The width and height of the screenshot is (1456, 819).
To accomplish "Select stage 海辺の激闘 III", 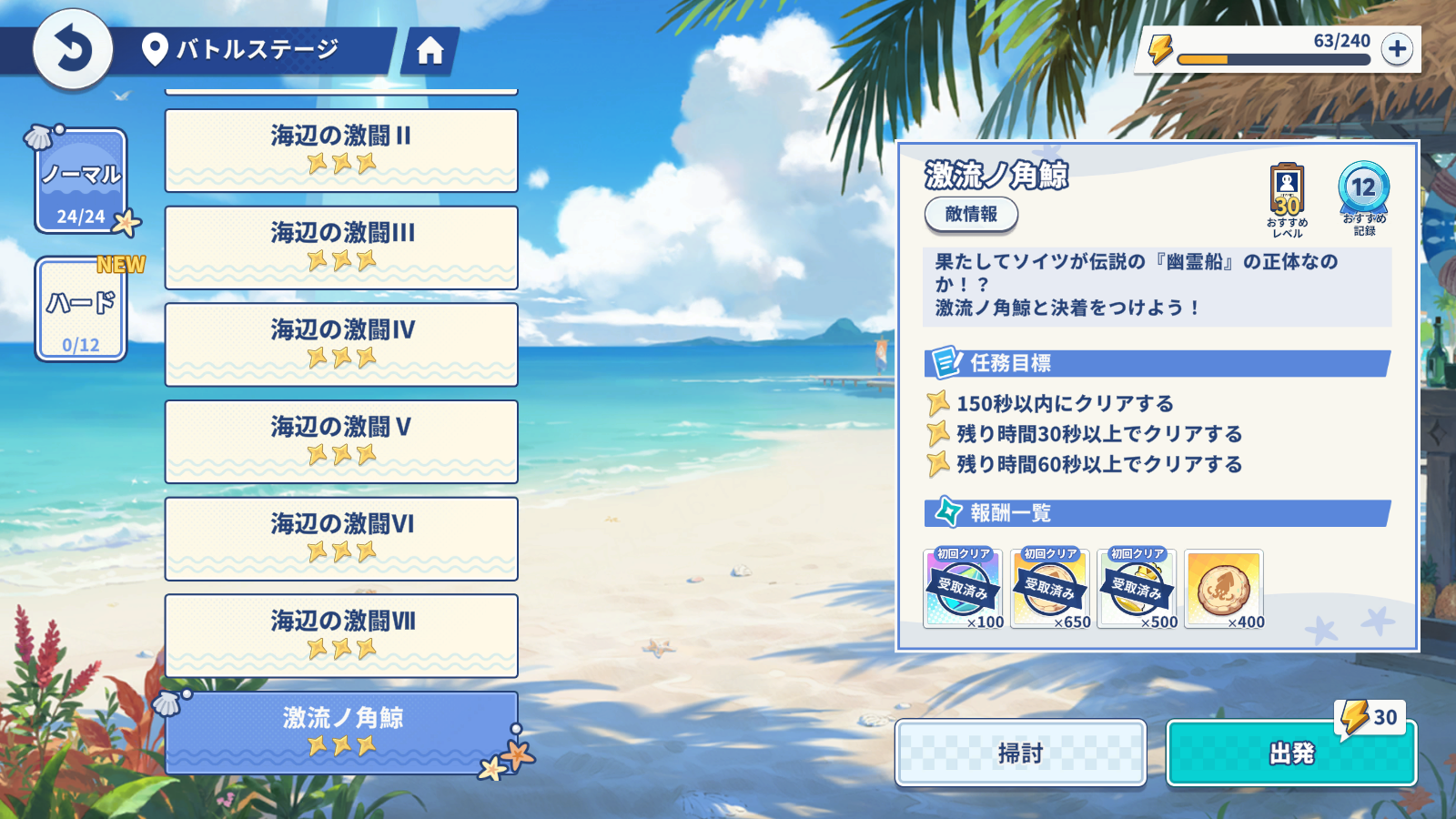I will (341, 248).
